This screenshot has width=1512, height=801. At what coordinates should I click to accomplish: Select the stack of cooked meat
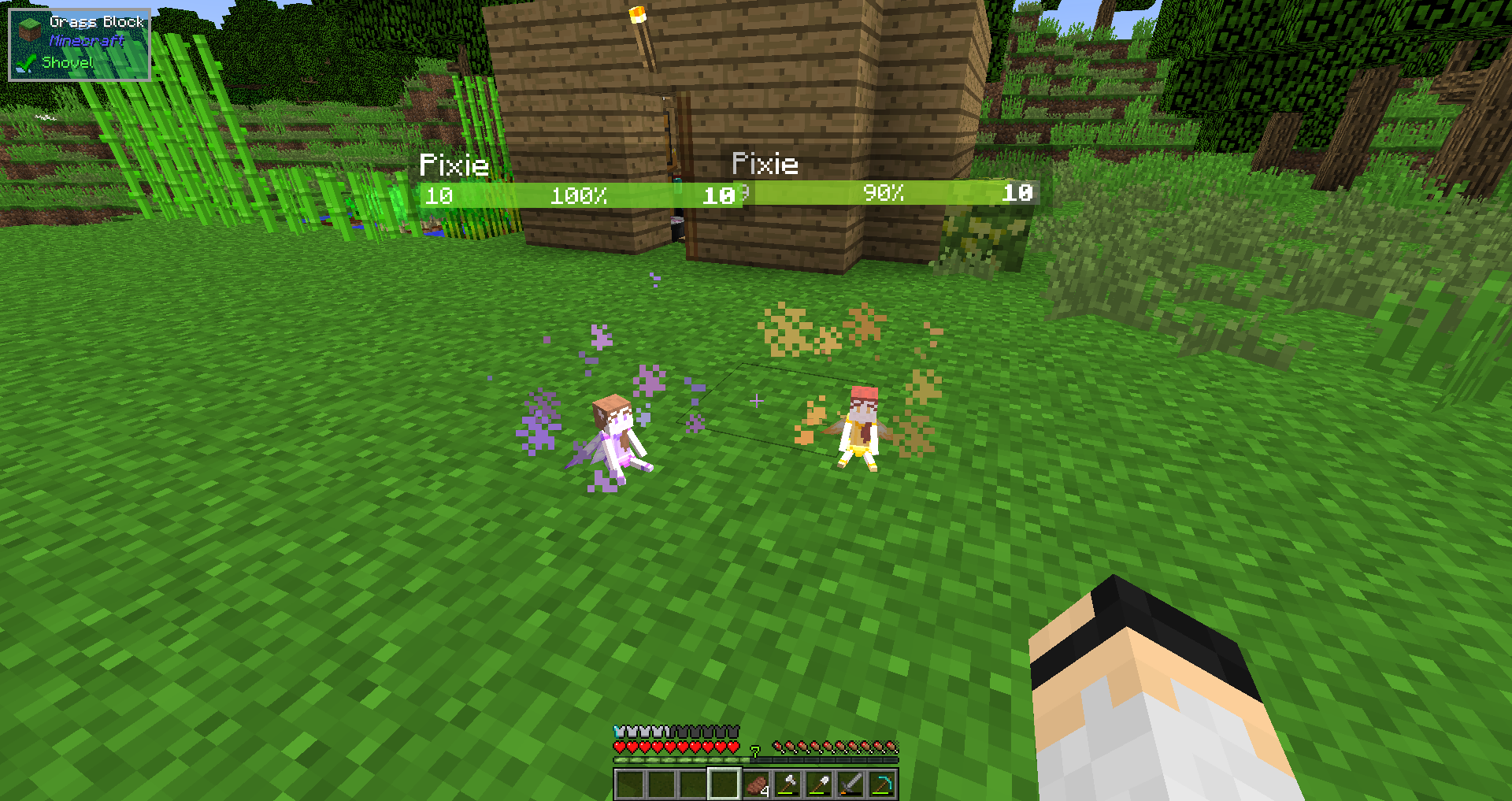[758, 783]
